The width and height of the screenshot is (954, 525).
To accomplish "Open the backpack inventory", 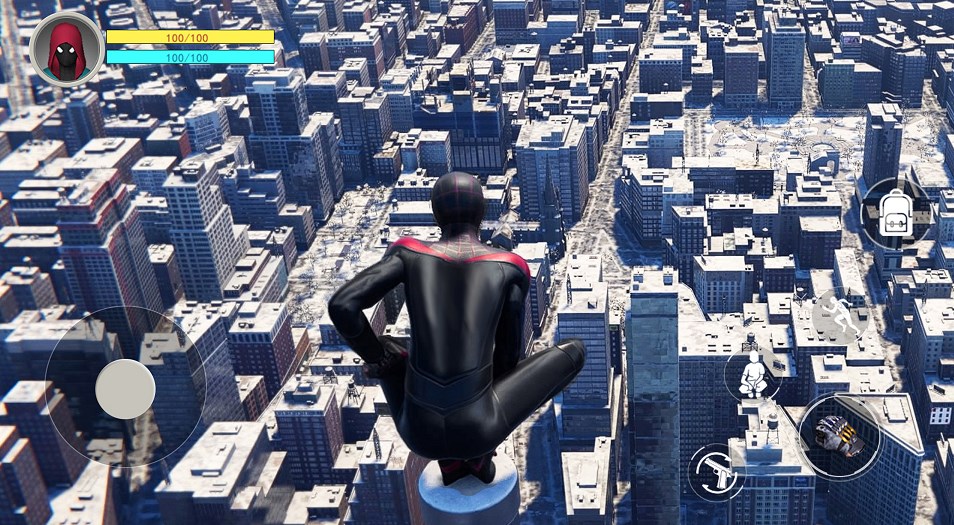I will [893, 214].
